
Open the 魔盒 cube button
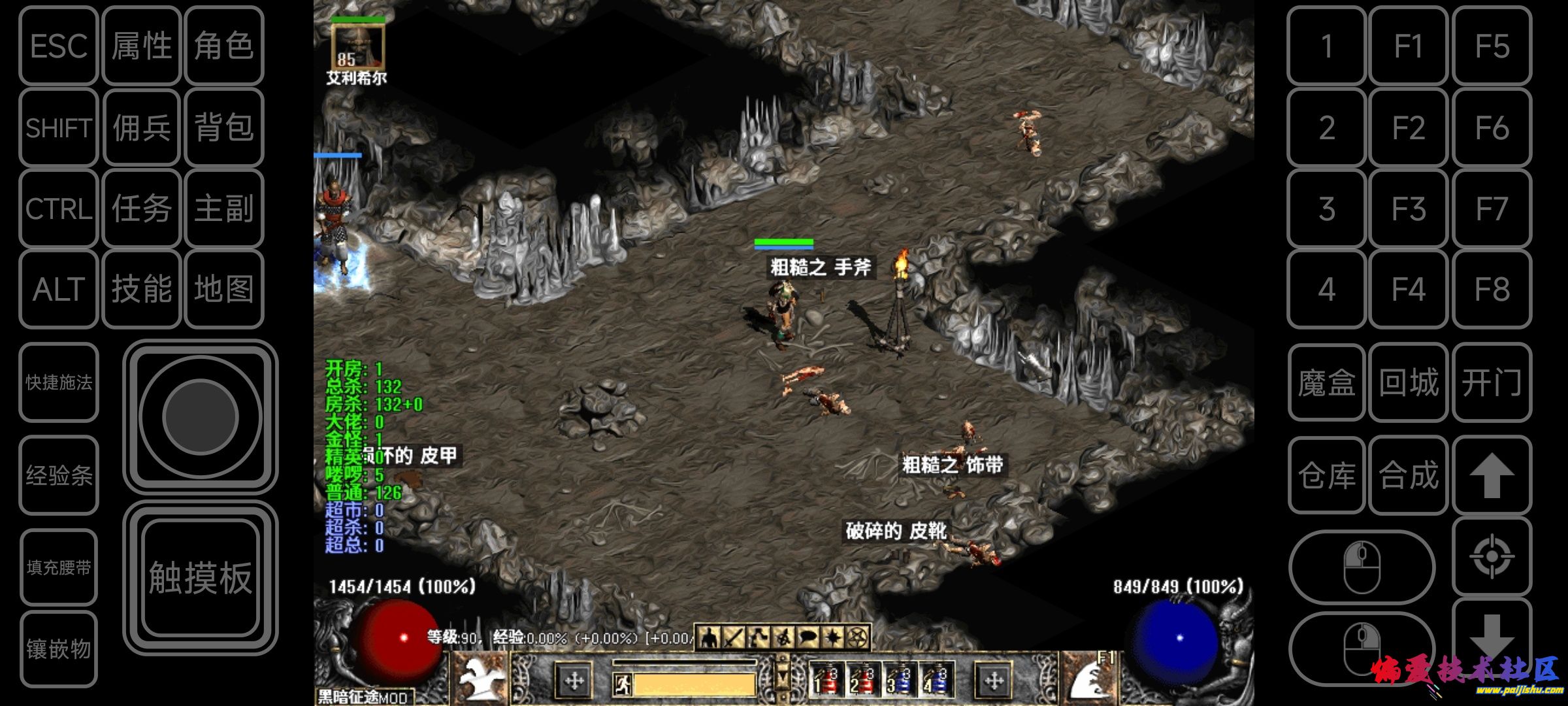point(1326,382)
